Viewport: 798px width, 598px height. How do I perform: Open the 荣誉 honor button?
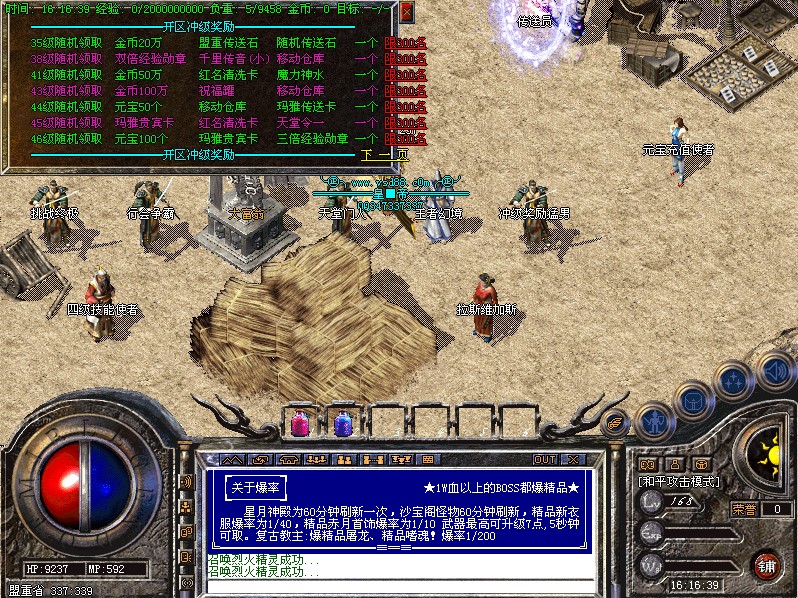coord(741,509)
